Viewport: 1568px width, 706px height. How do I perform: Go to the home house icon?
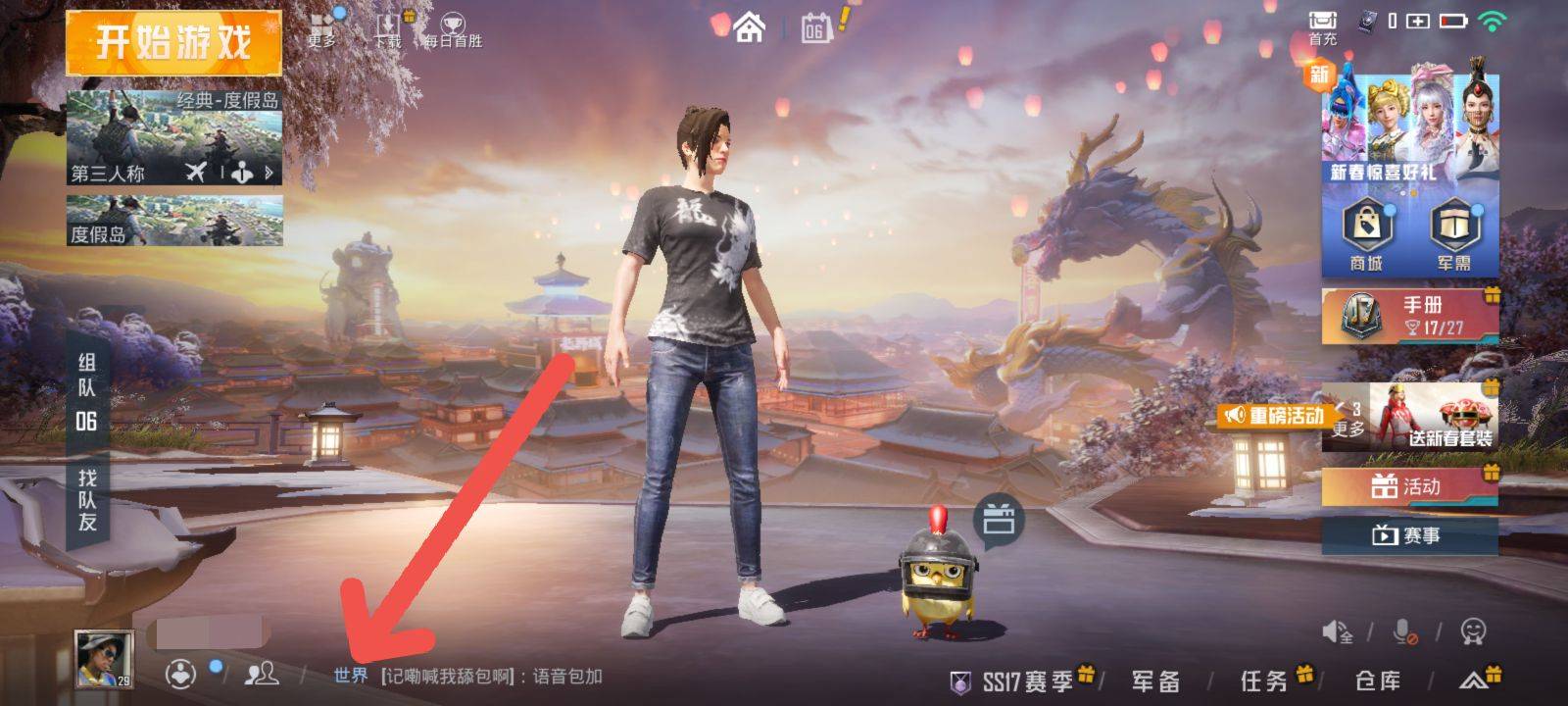pyautogui.click(x=750, y=27)
